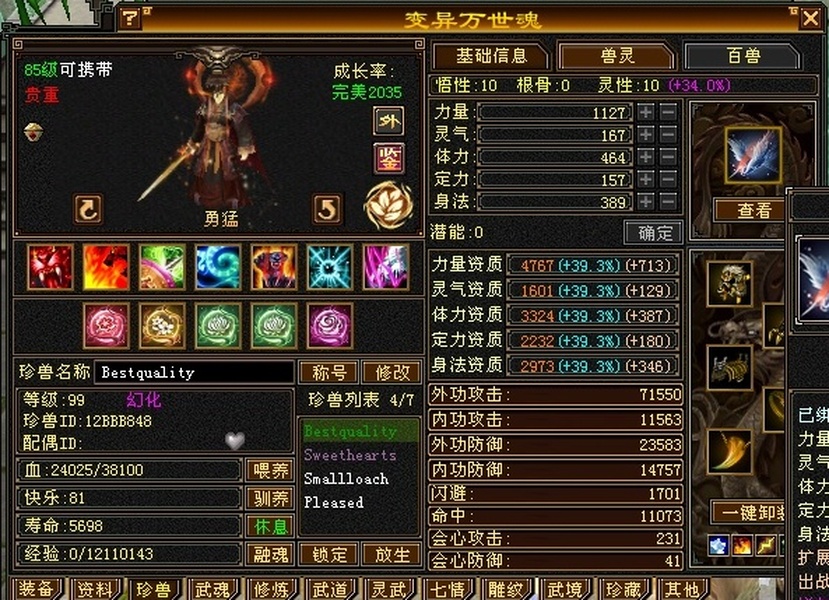Lock the pet with 锁定
This screenshot has height=600, width=829.
329,554
